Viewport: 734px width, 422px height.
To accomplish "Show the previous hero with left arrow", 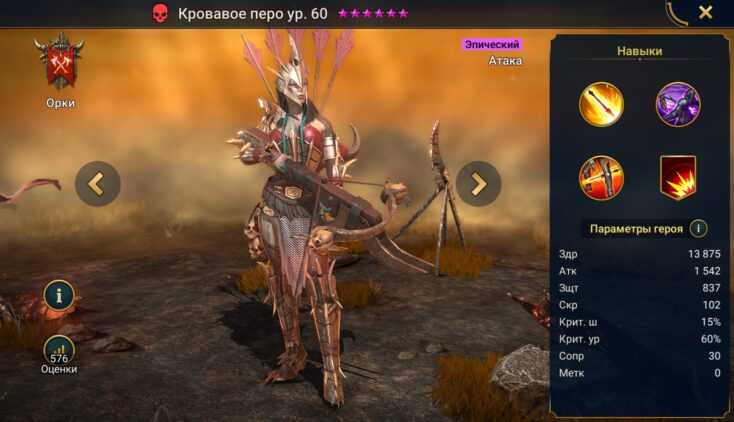I will [x=97, y=183].
